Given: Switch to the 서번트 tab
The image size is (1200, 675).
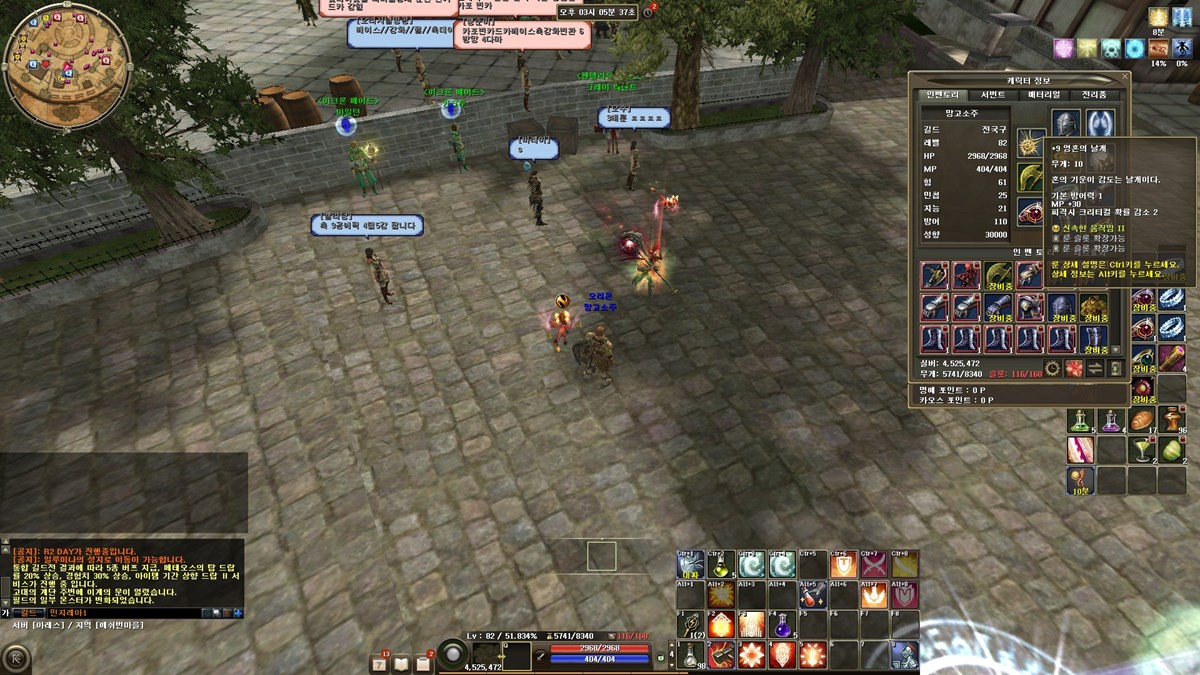Looking at the screenshot, I should [x=993, y=95].
